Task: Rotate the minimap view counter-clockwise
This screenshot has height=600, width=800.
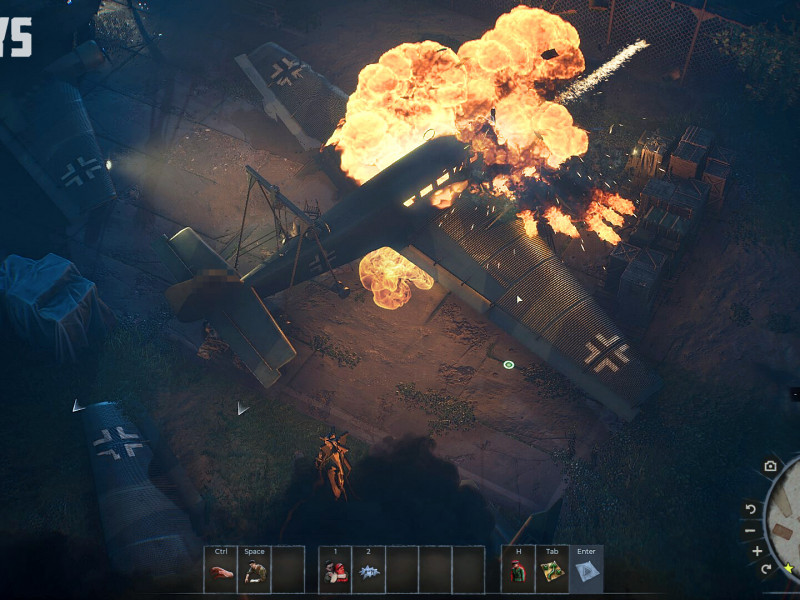Action: pyautogui.click(x=750, y=509)
